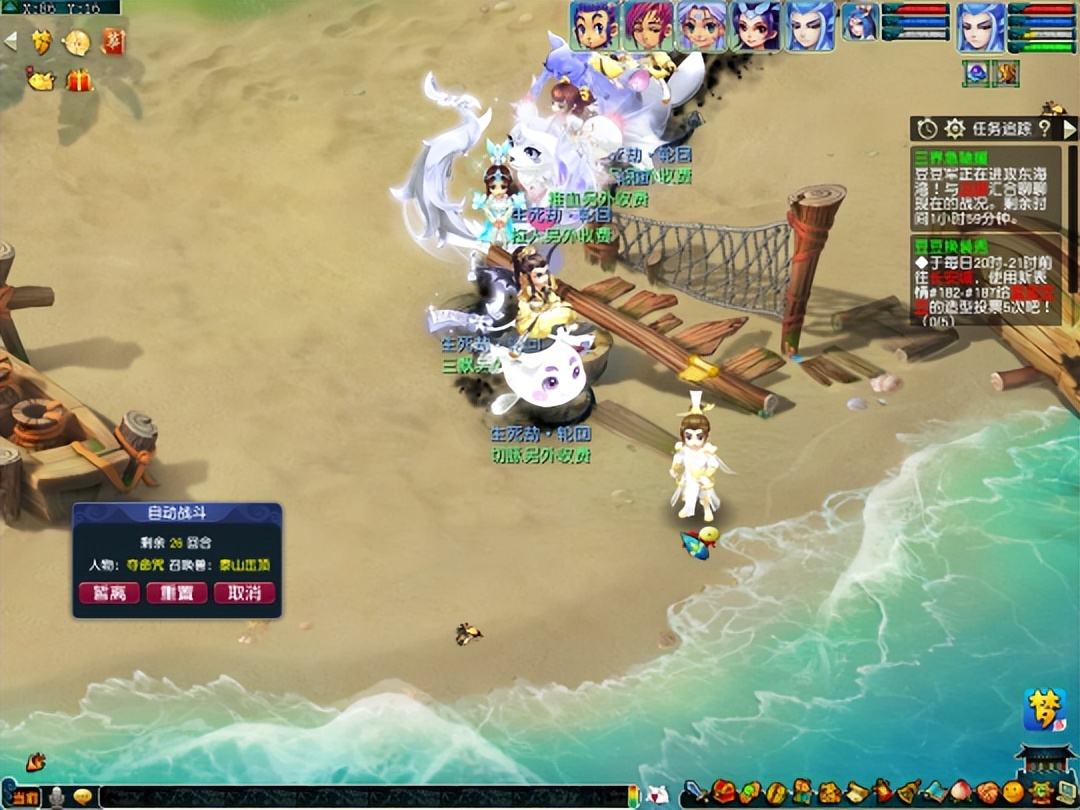
Task: Select the blue spiky-haired team member portrait
Action: tap(594, 26)
